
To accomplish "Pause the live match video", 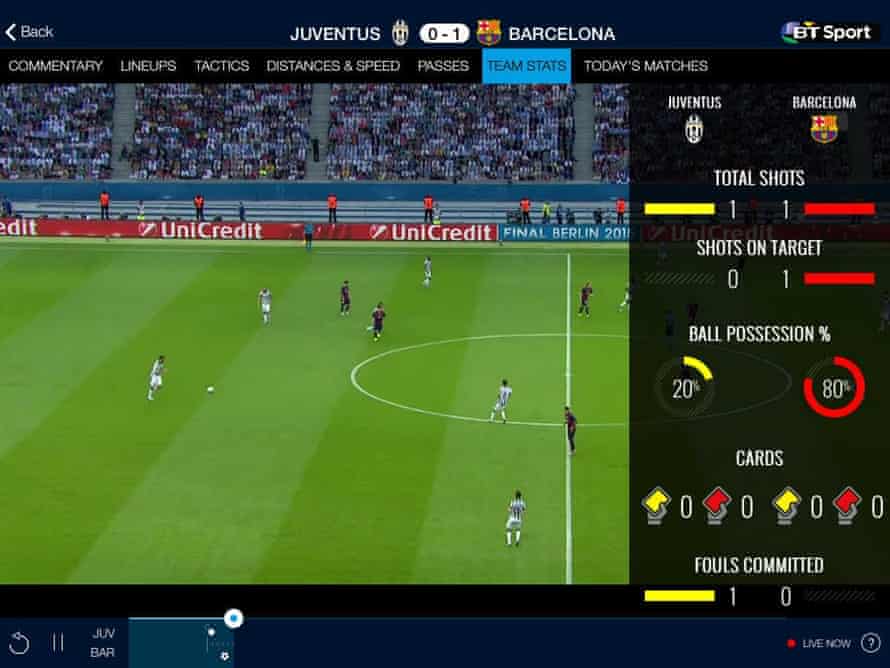I will (58, 643).
